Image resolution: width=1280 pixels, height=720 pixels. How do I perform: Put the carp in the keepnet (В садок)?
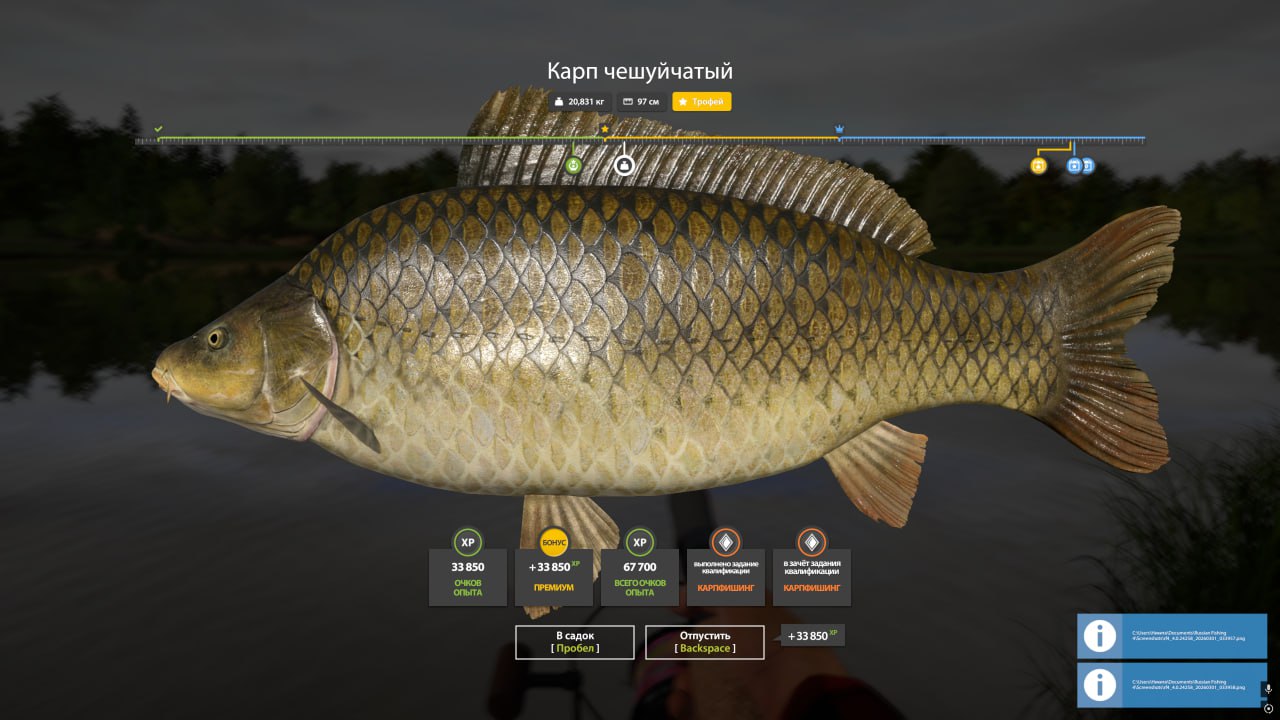tap(575, 642)
